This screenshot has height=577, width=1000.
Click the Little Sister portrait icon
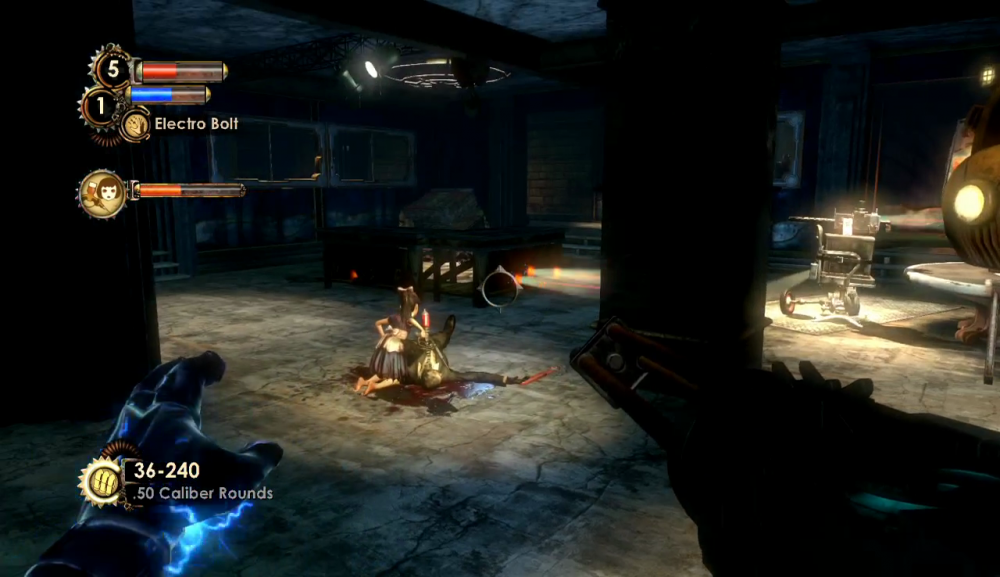(102, 192)
